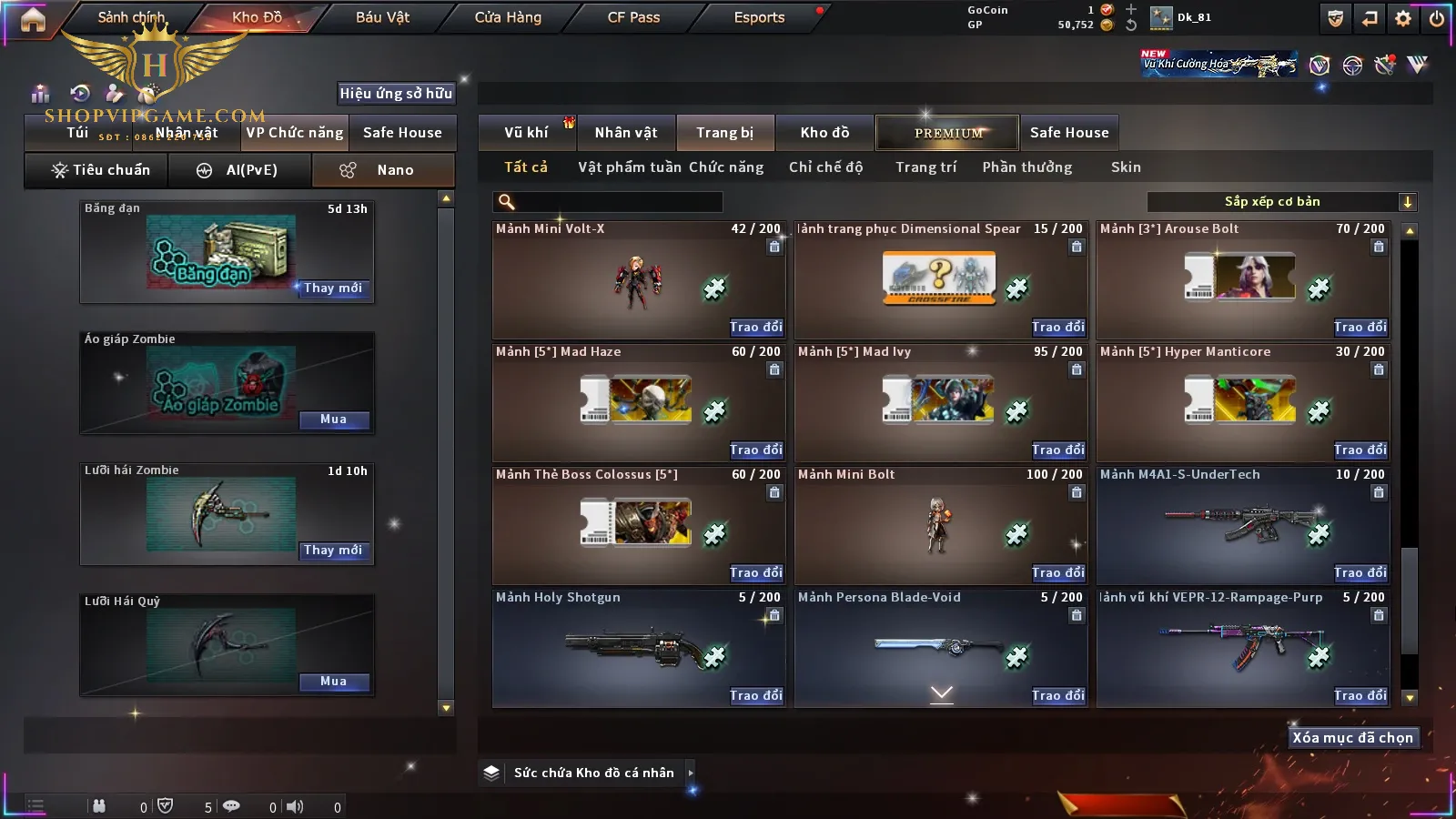
Task: Renew the Băng đạn item
Action: tap(333, 288)
